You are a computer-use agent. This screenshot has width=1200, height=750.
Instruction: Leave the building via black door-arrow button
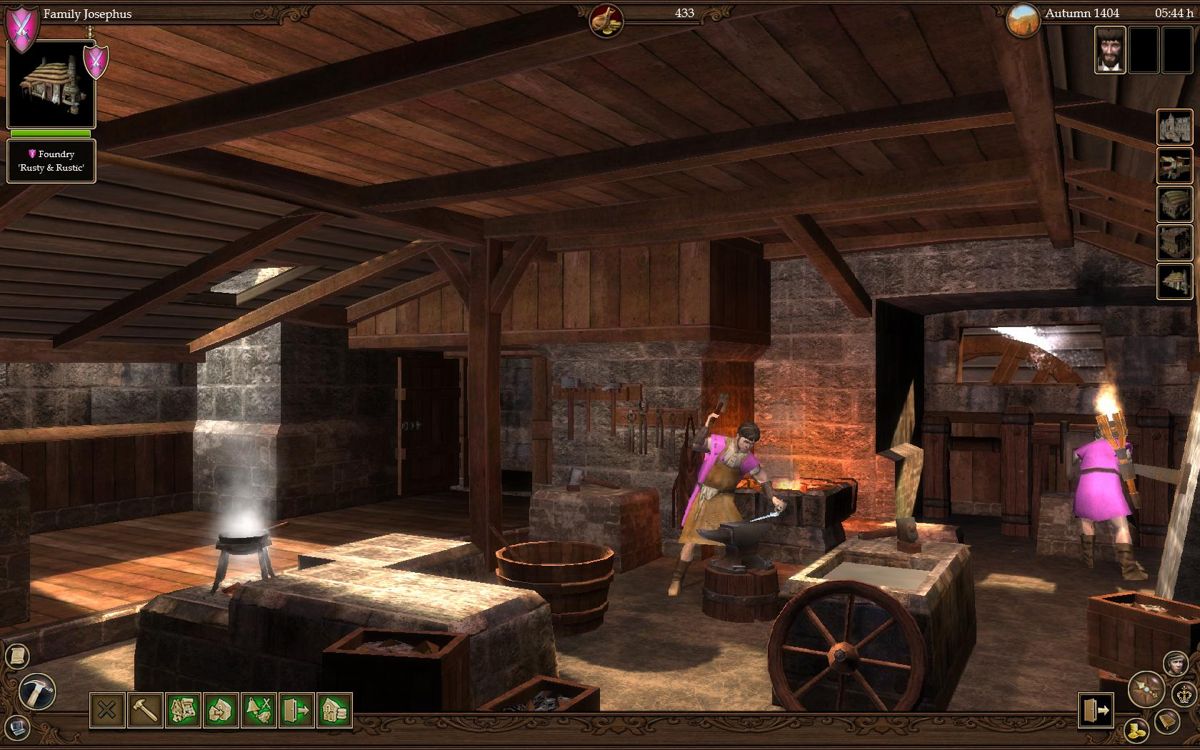click(x=1096, y=710)
